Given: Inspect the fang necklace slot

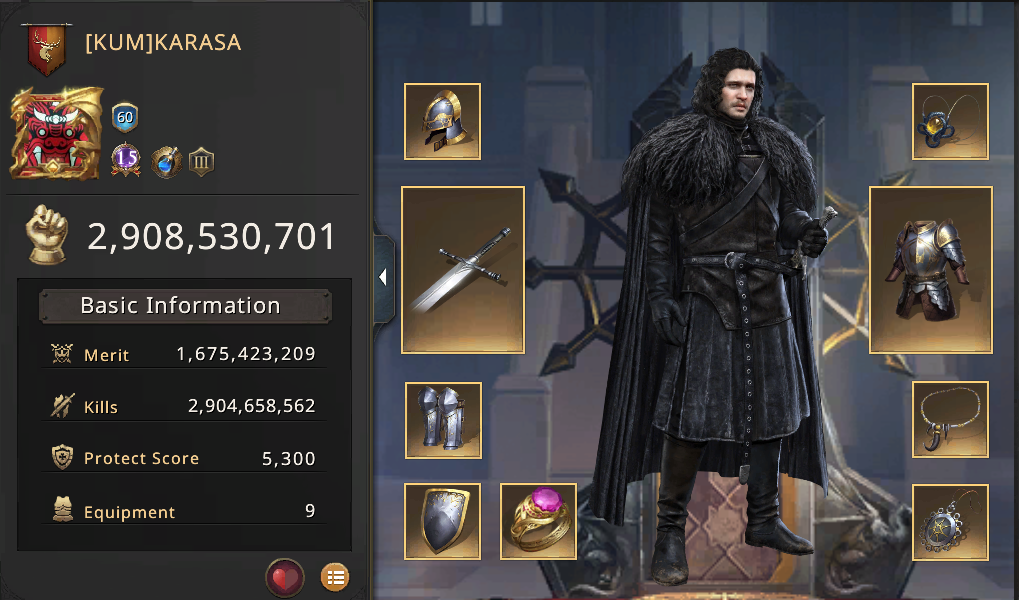Looking at the screenshot, I should point(950,419).
